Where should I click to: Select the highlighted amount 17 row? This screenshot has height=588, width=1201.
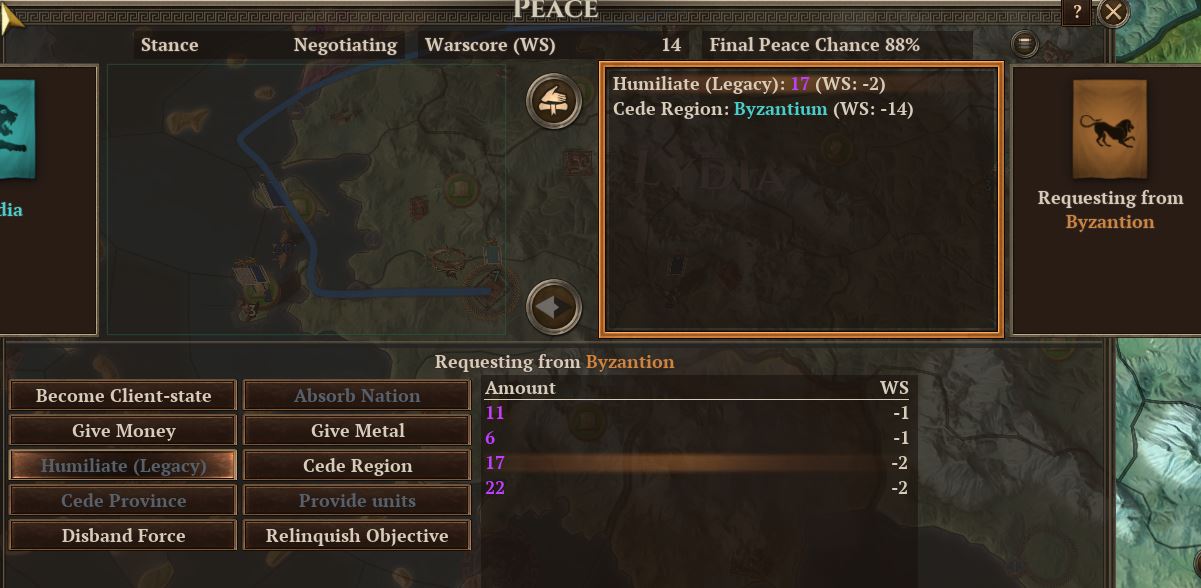point(696,463)
